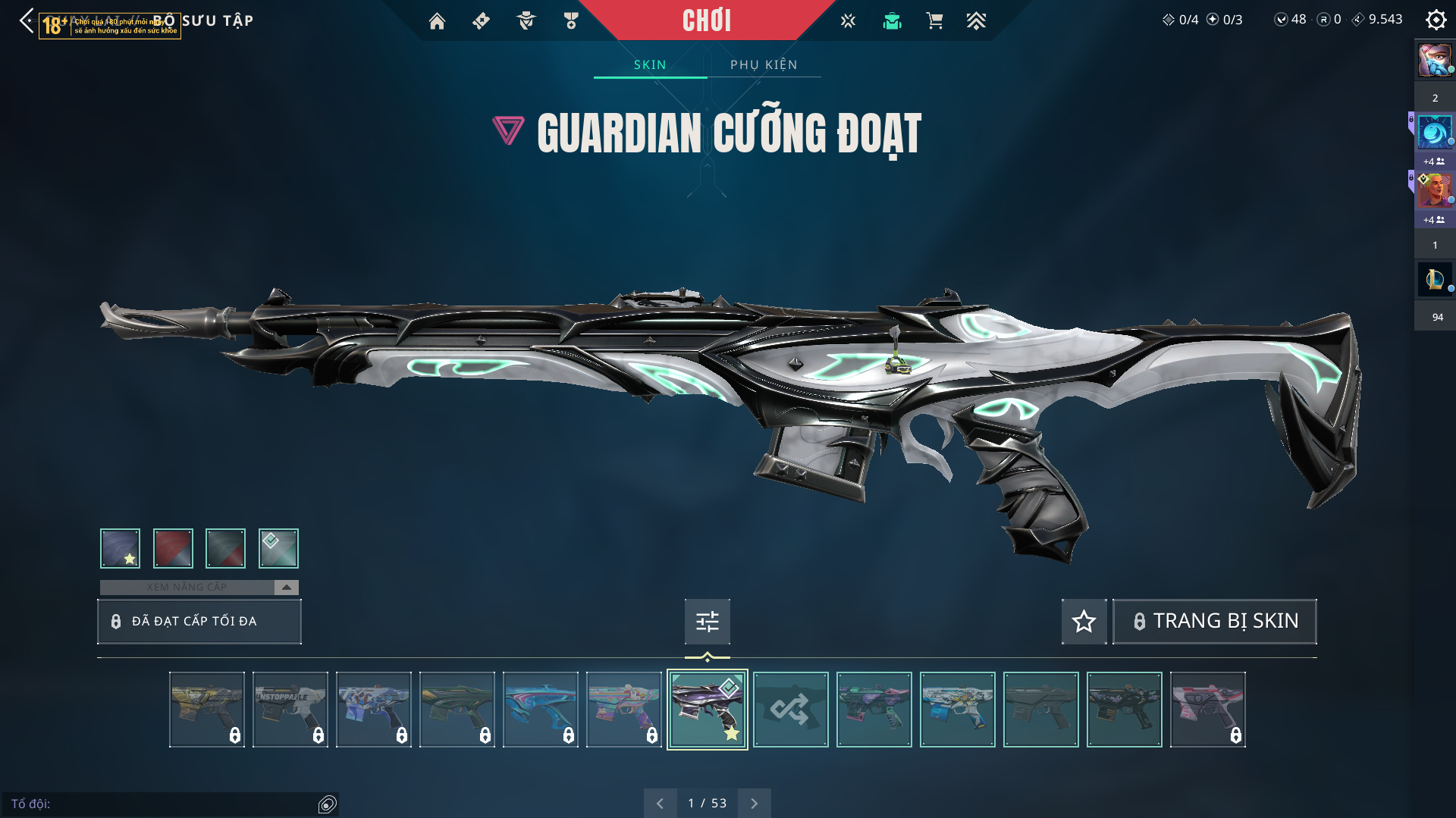Open the League of Legends icon in sidebar

coord(1434,280)
